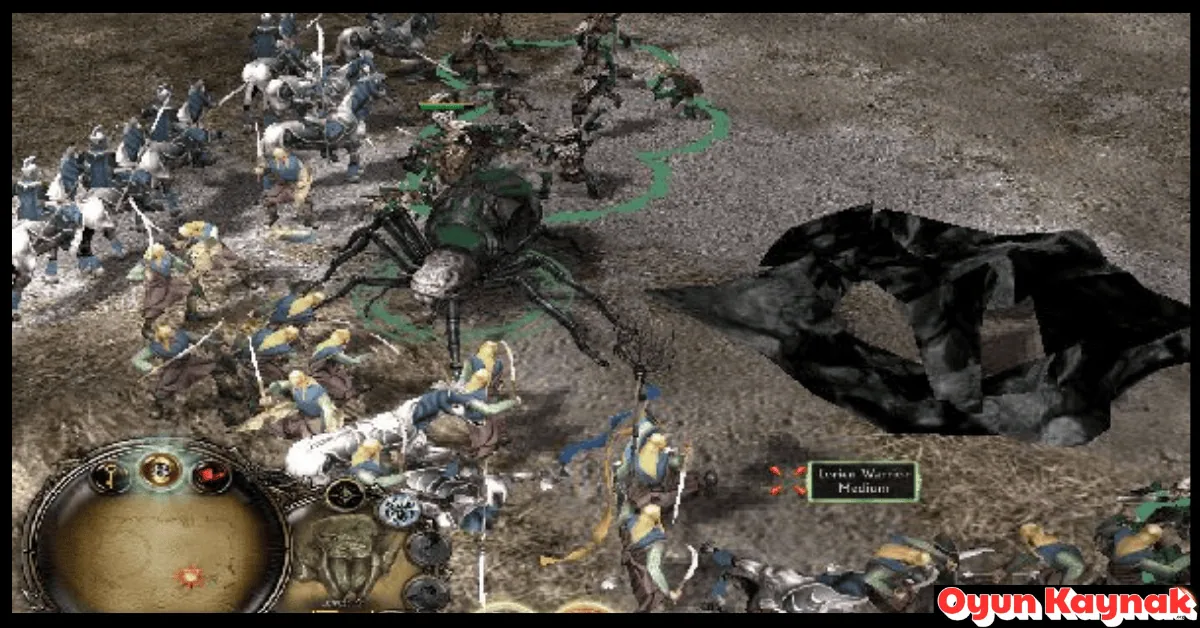Click the Oyun Kaynak watermark logo
The height and width of the screenshot is (628, 1200).
(1066, 605)
